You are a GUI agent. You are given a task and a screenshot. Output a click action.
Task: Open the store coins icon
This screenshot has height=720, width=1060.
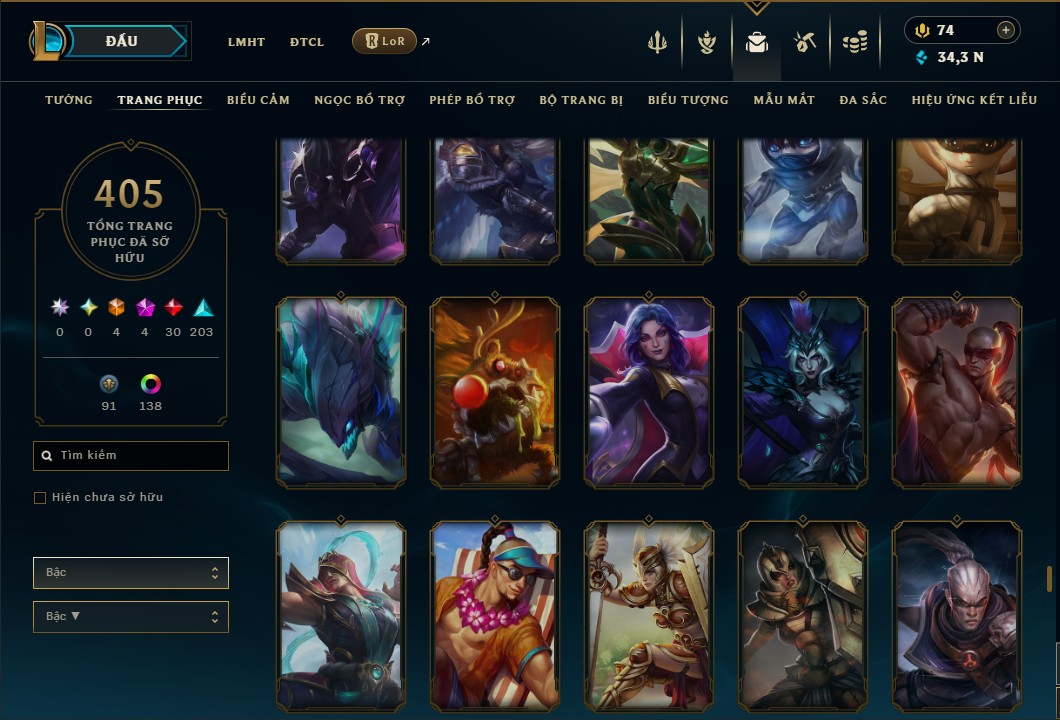coord(854,42)
